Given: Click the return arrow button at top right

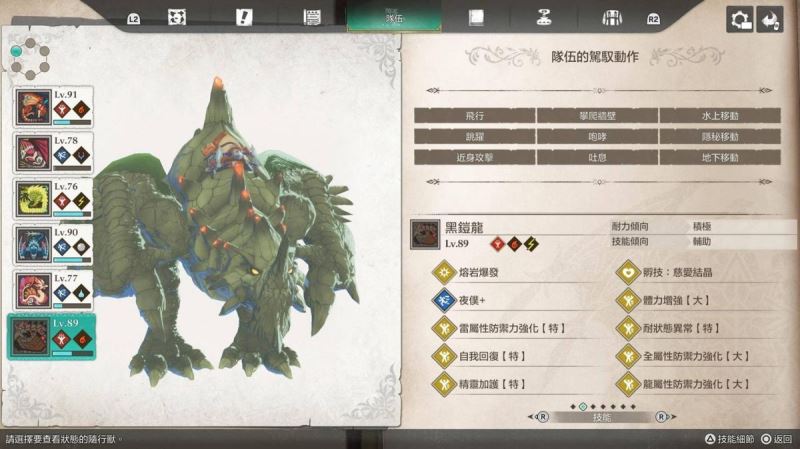Looking at the screenshot, I should pos(770,19).
